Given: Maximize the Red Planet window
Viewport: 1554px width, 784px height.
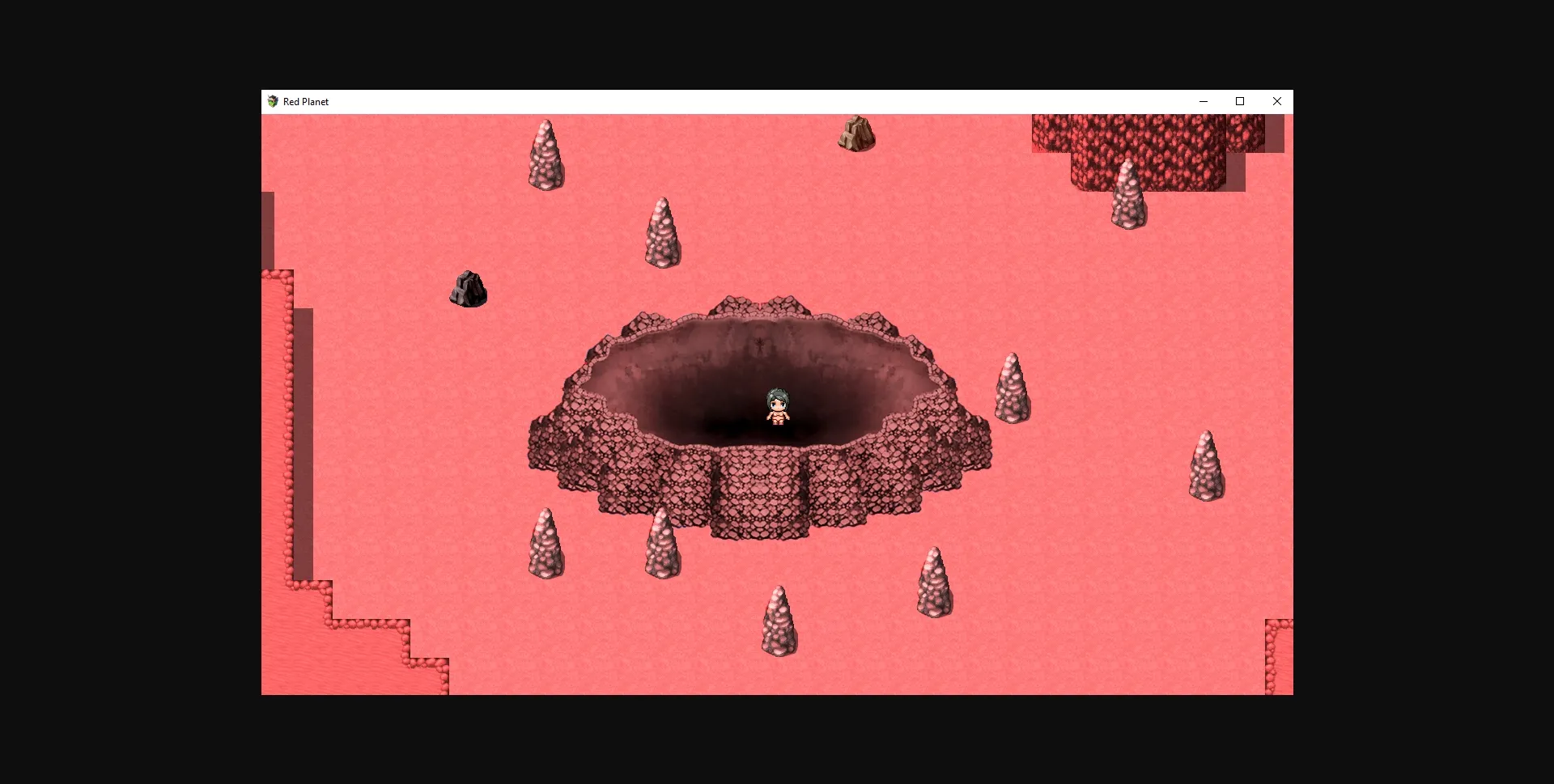Looking at the screenshot, I should [1240, 101].
